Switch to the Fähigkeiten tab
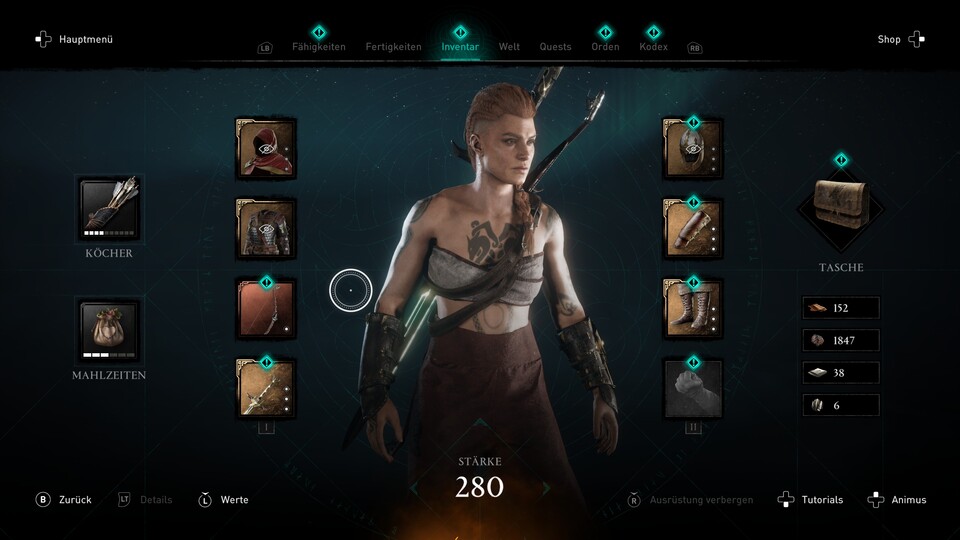Screen dimensions: 960x540 tap(318, 47)
